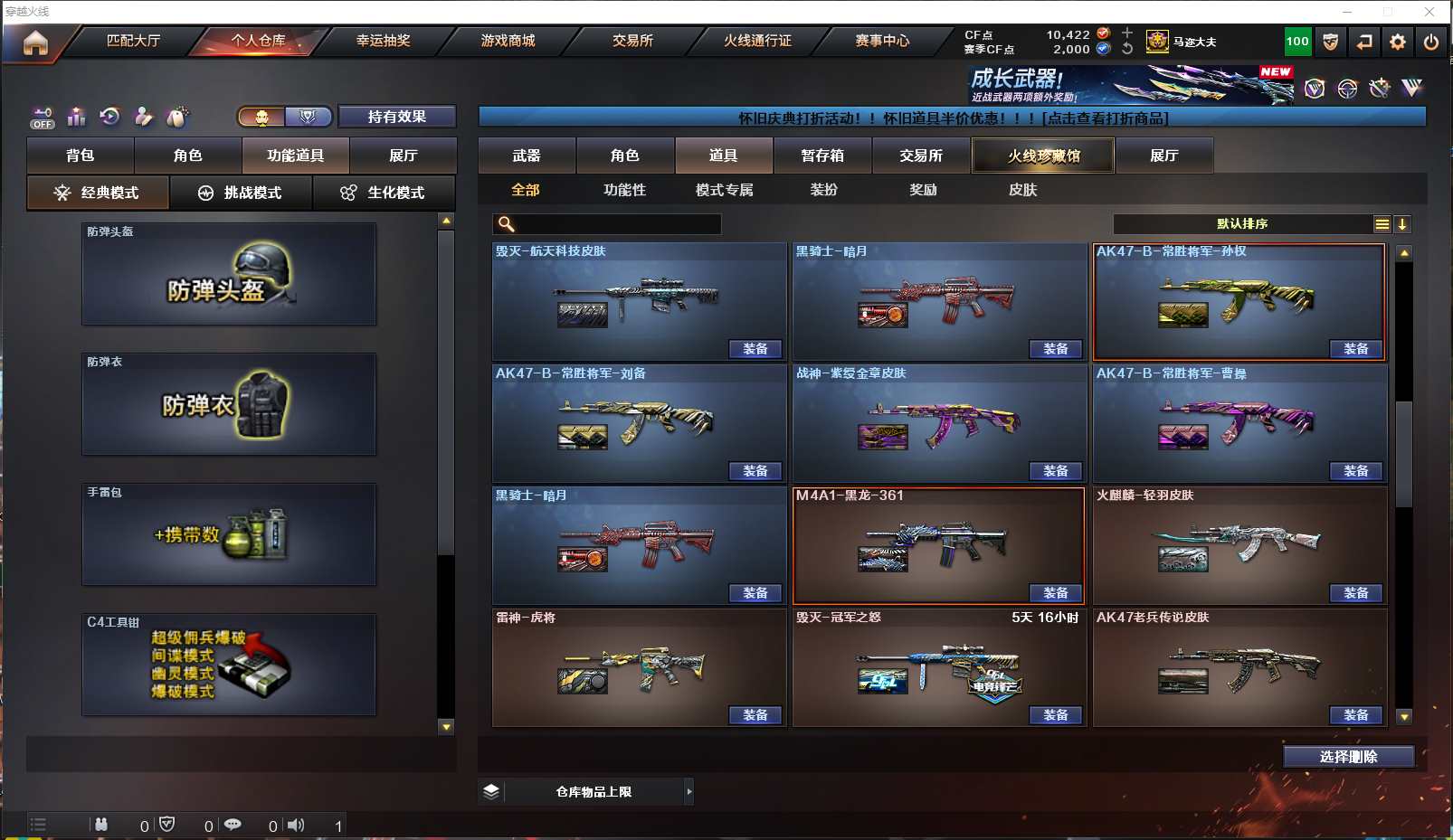Viewport: 1453px width, 840px height.
Task: Open the 交易所 top navigation tab
Action: pyautogui.click(x=632, y=41)
